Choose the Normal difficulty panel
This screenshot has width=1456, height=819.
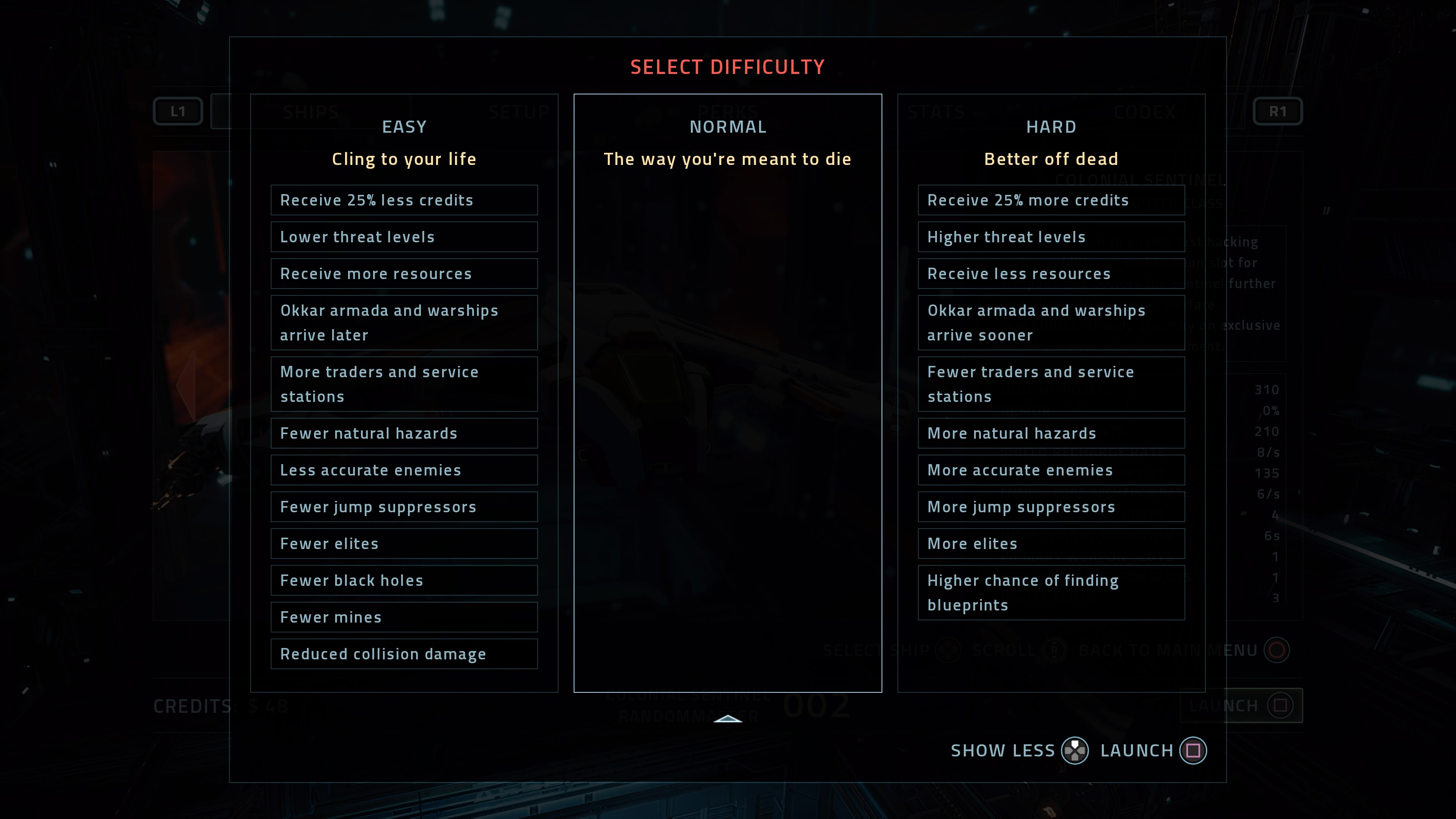728,392
